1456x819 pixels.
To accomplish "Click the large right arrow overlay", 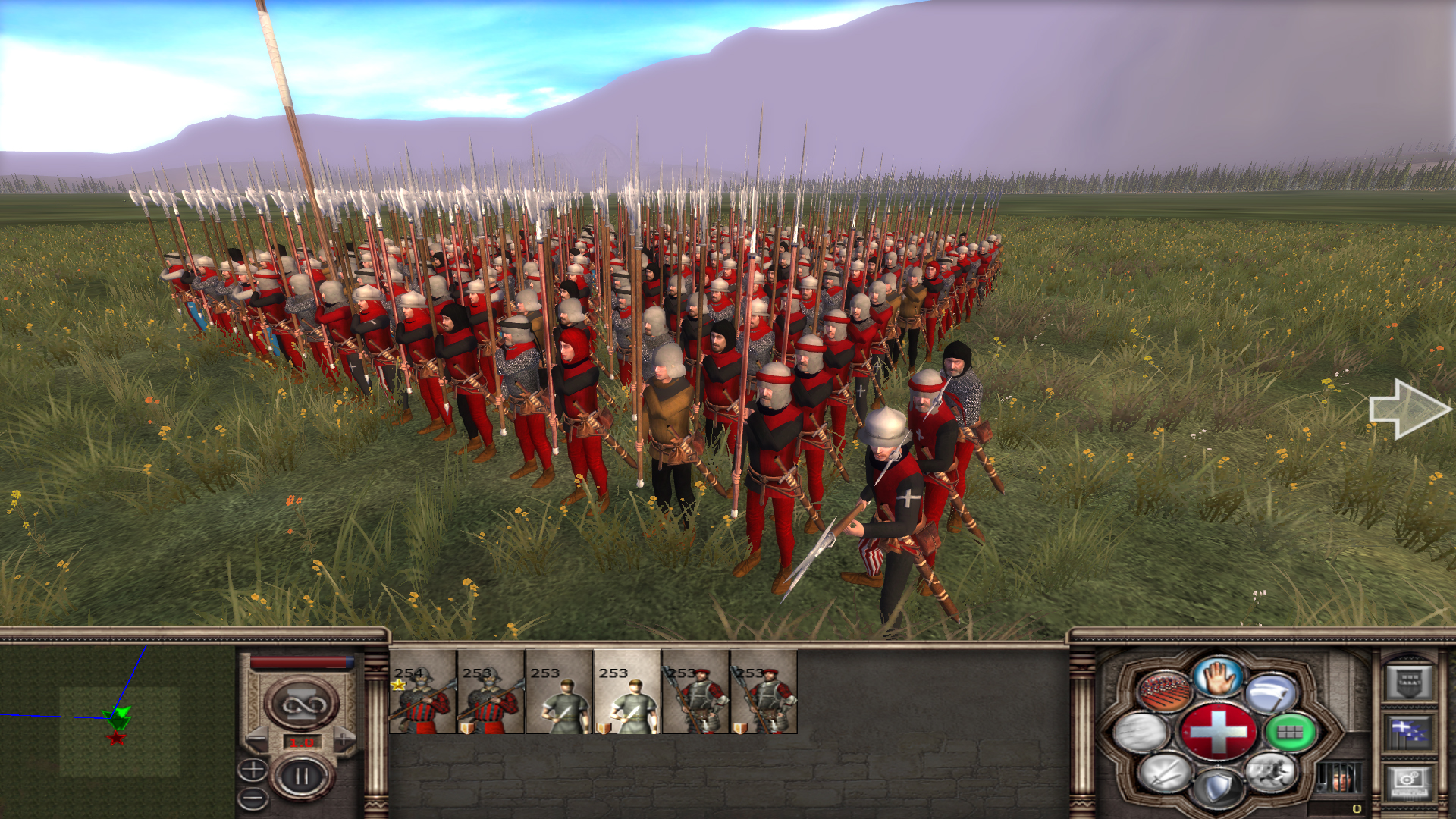I will (x=1409, y=409).
